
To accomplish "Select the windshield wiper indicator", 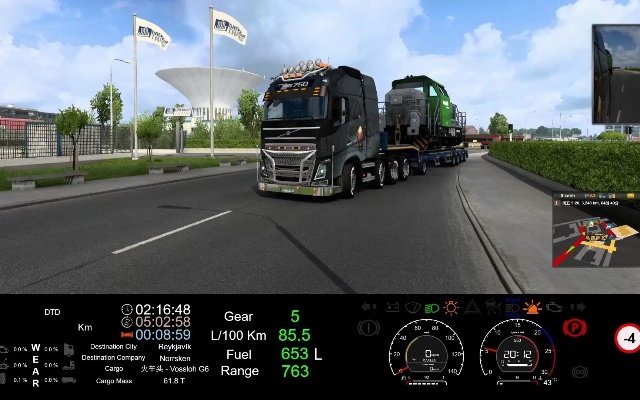I will [x=411, y=307].
